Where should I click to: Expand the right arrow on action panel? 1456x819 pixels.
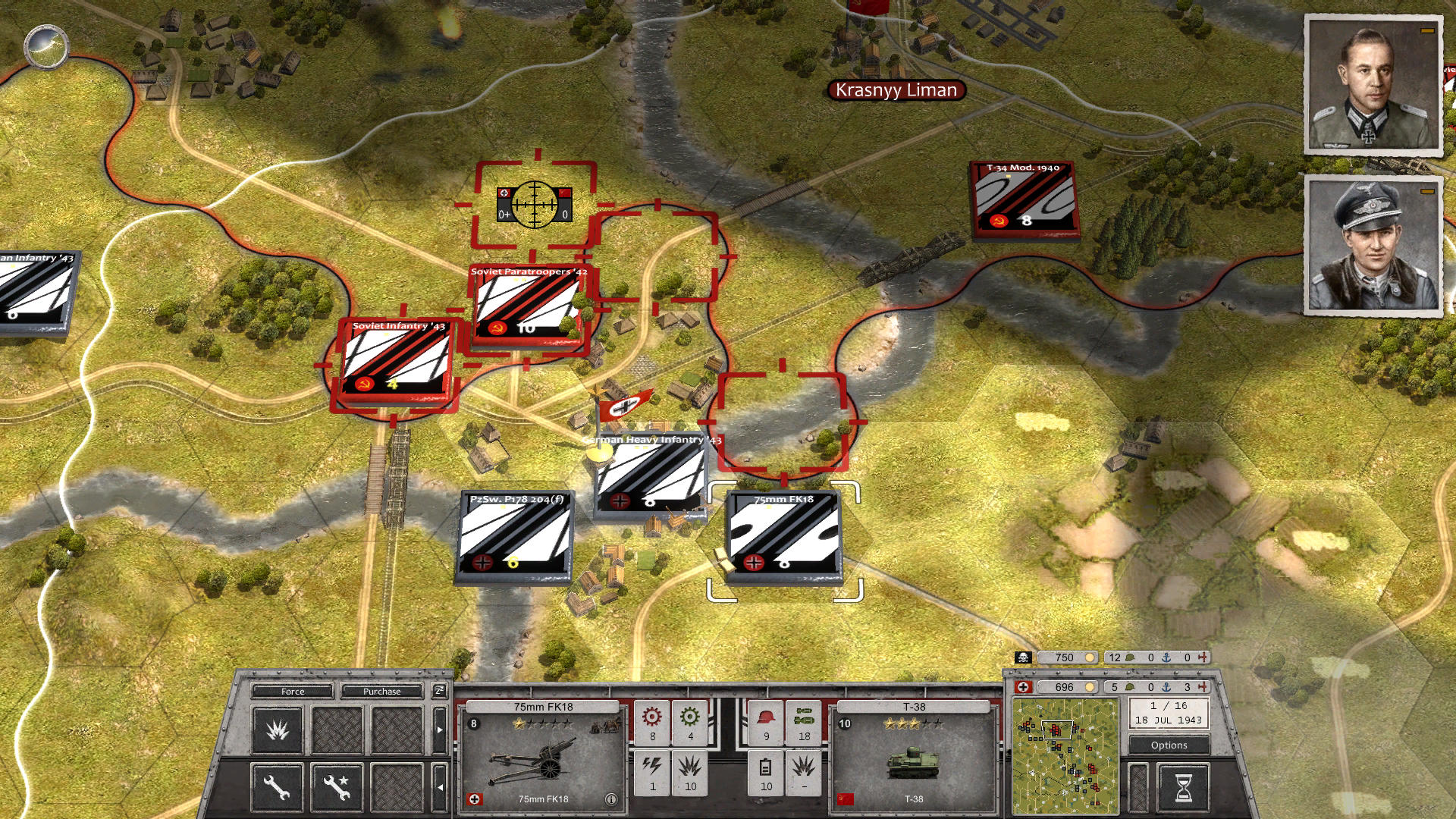[x=439, y=728]
